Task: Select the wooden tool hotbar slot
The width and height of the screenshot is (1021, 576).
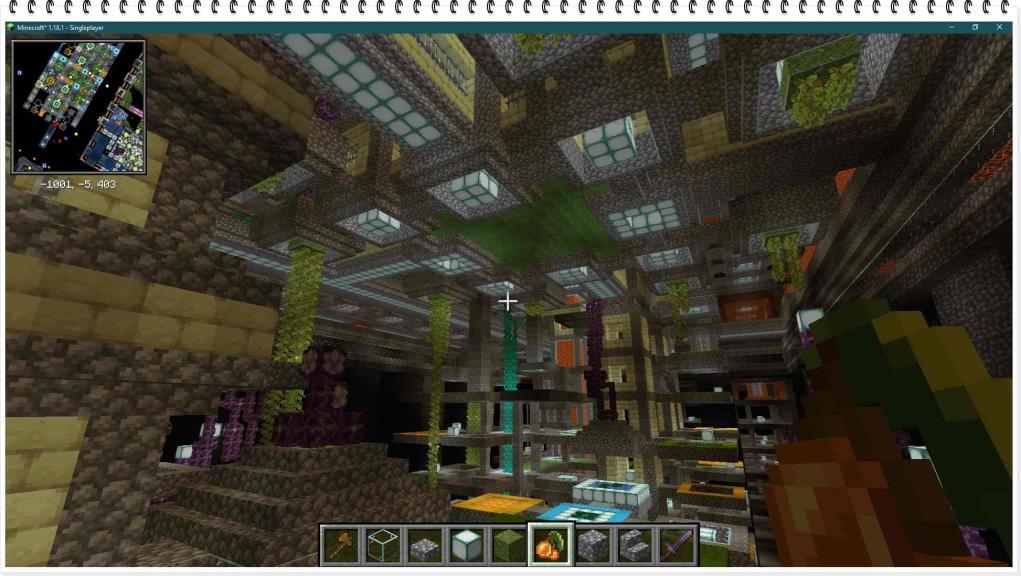Action: 340,546
